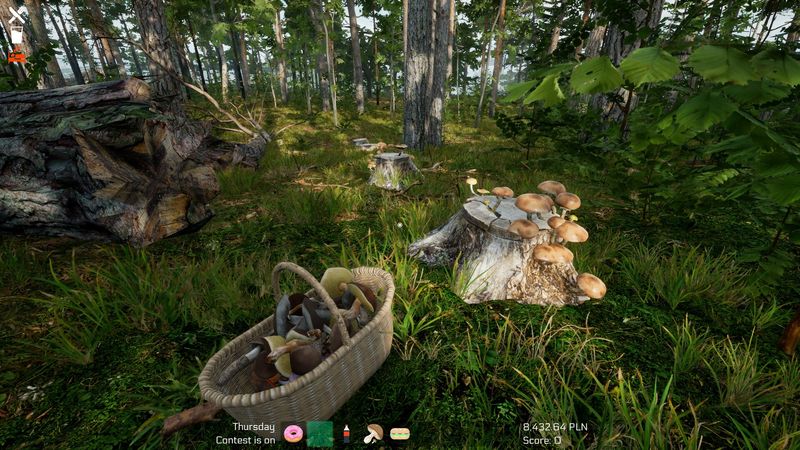Click the brown mushroom icon

click(x=373, y=433)
